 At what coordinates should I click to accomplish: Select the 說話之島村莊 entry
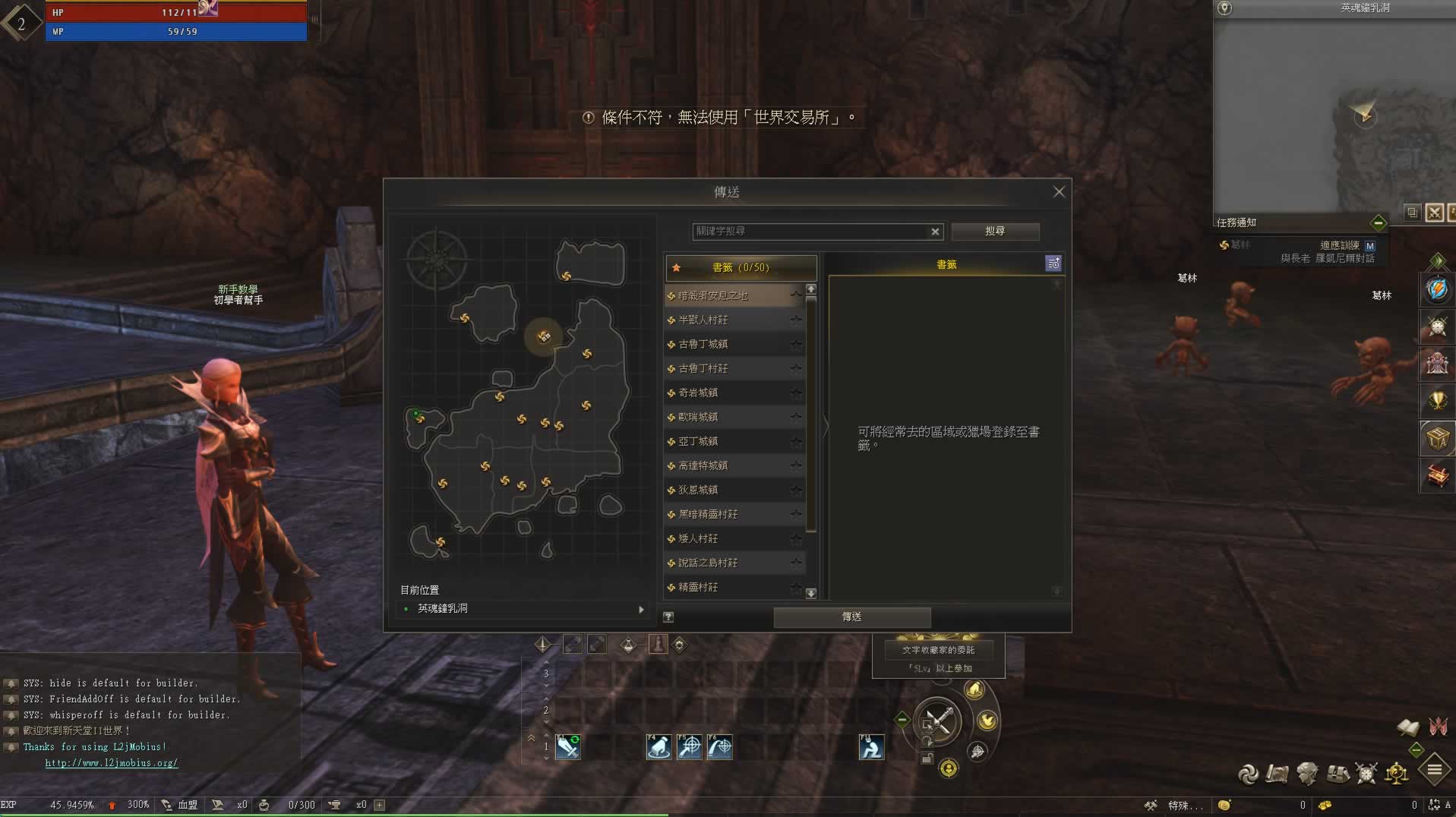708,563
